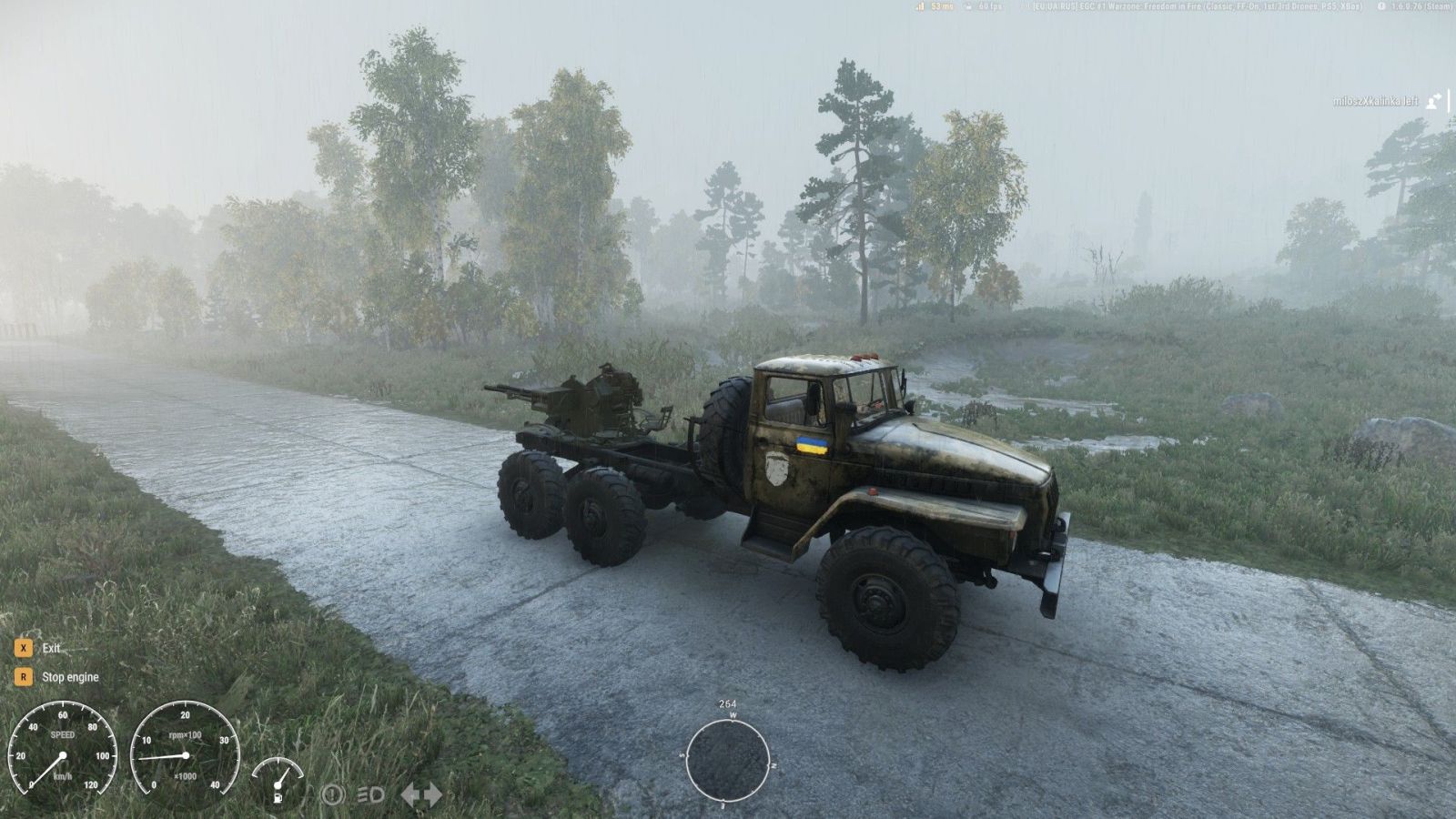
Task: Click the circular compass dial
Action: [x=727, y=759]
